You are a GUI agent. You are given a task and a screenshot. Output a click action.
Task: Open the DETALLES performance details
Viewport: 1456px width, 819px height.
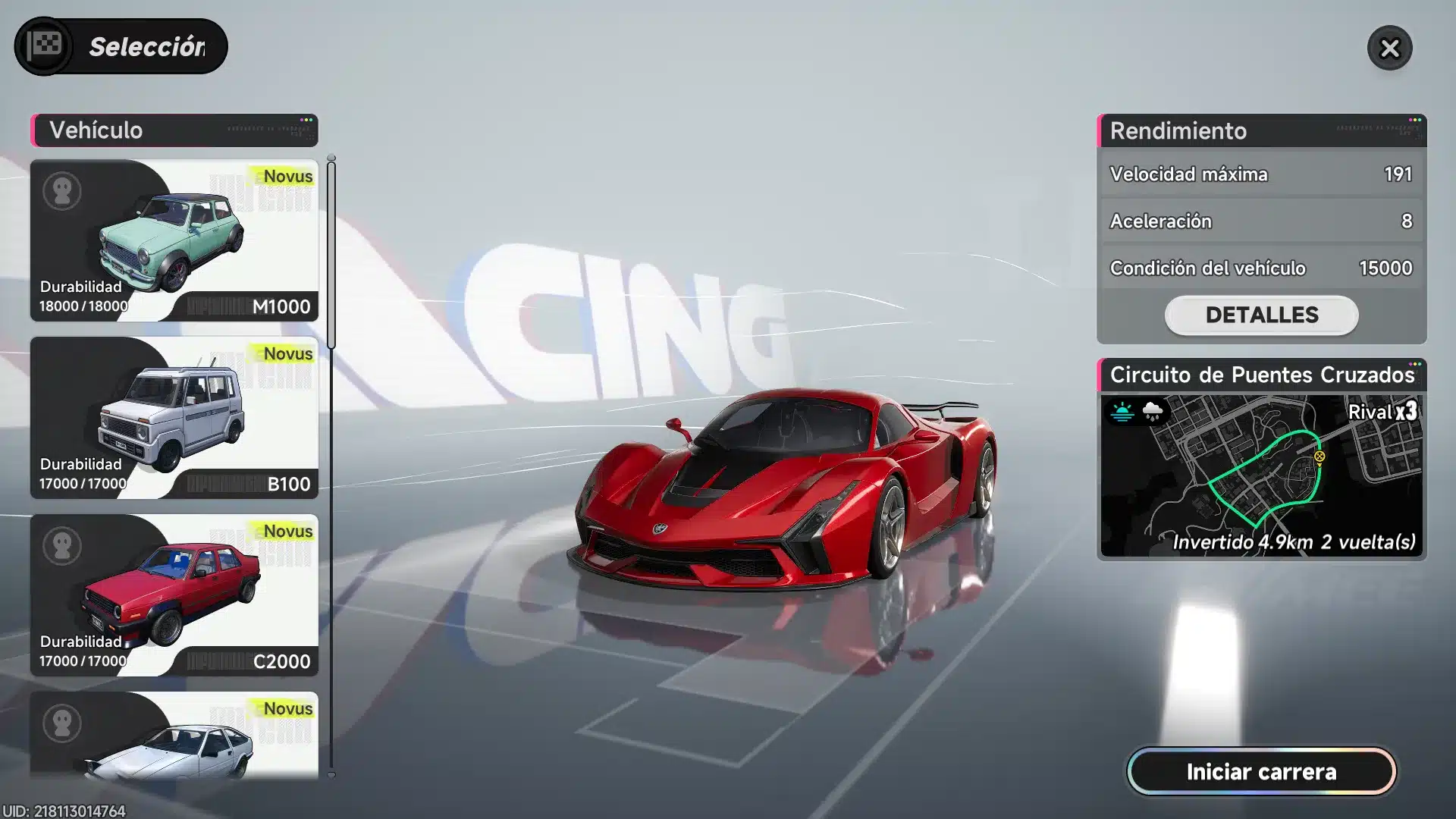coord(1261,315)
